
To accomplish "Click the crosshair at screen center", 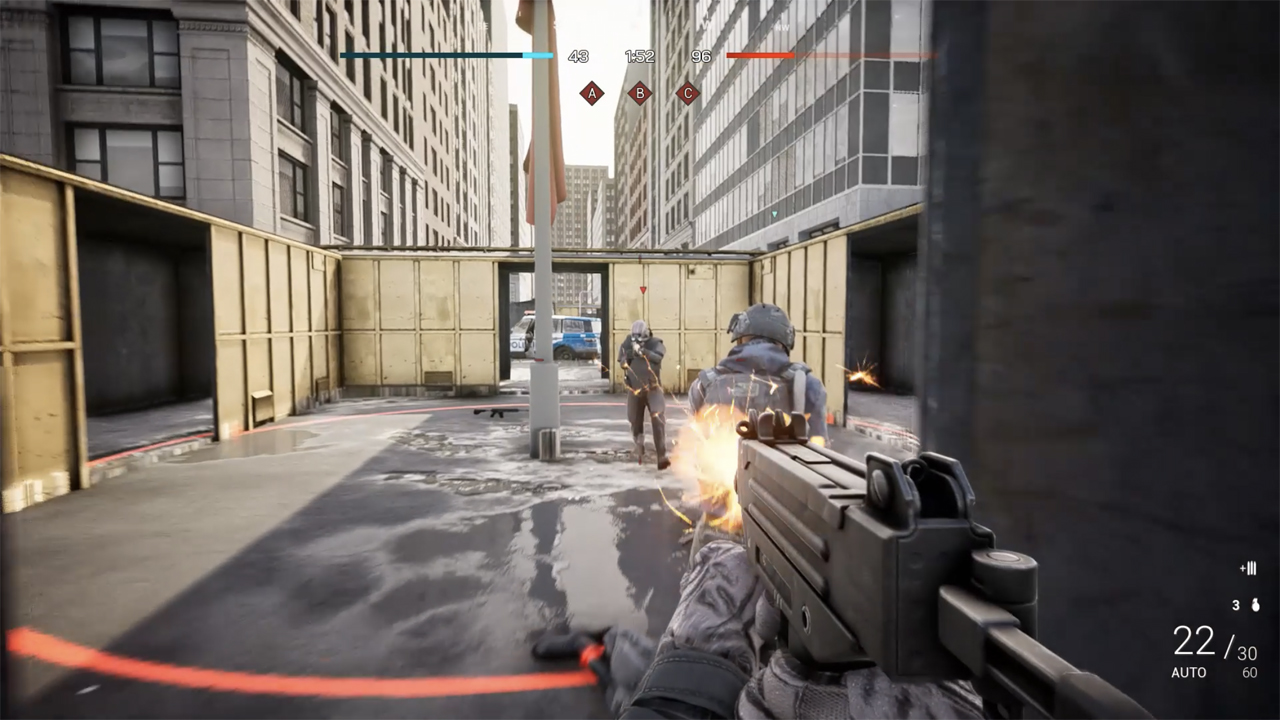I will click(x=640, y=360).
